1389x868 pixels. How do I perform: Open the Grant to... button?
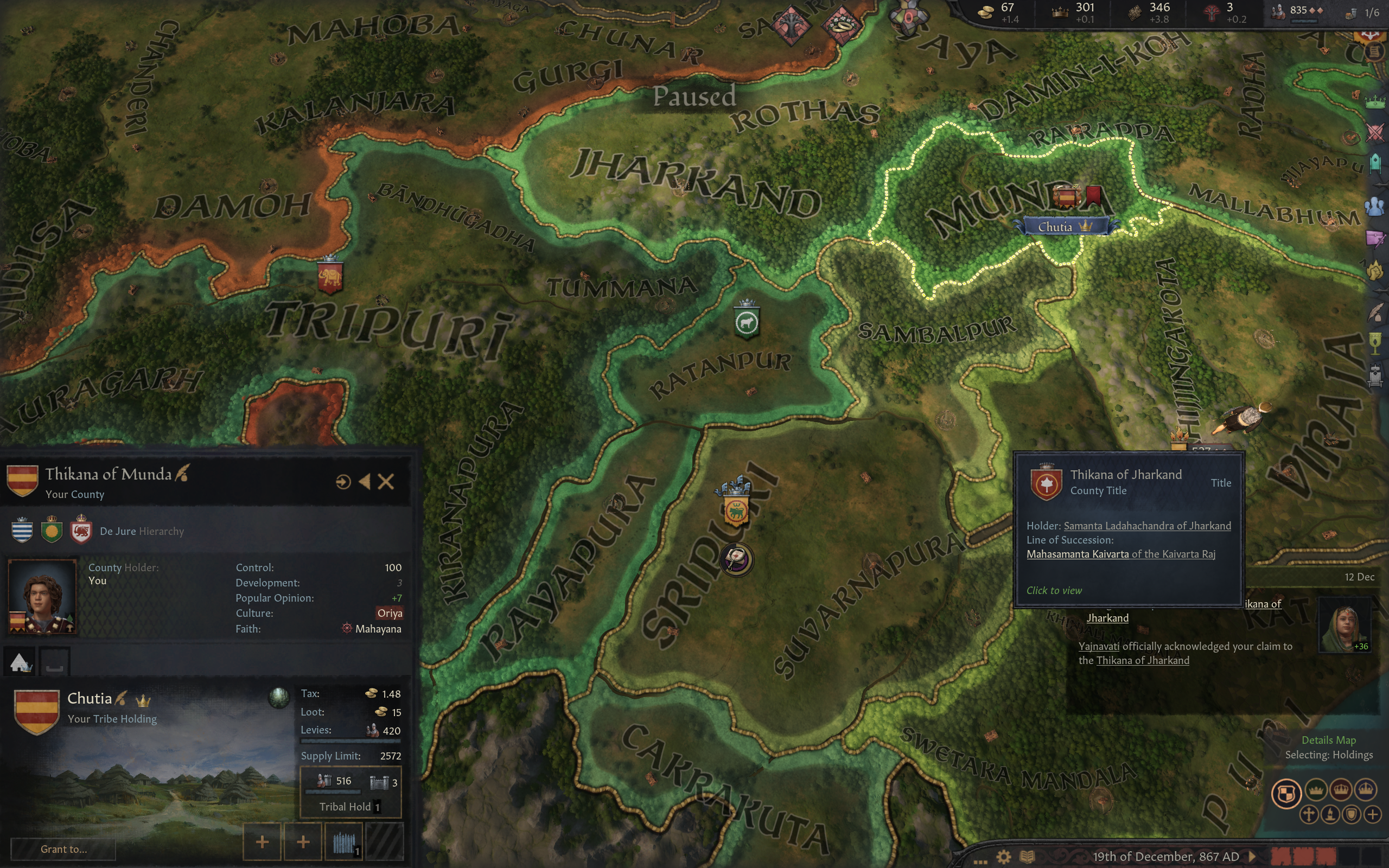click(x=63, y=848)
